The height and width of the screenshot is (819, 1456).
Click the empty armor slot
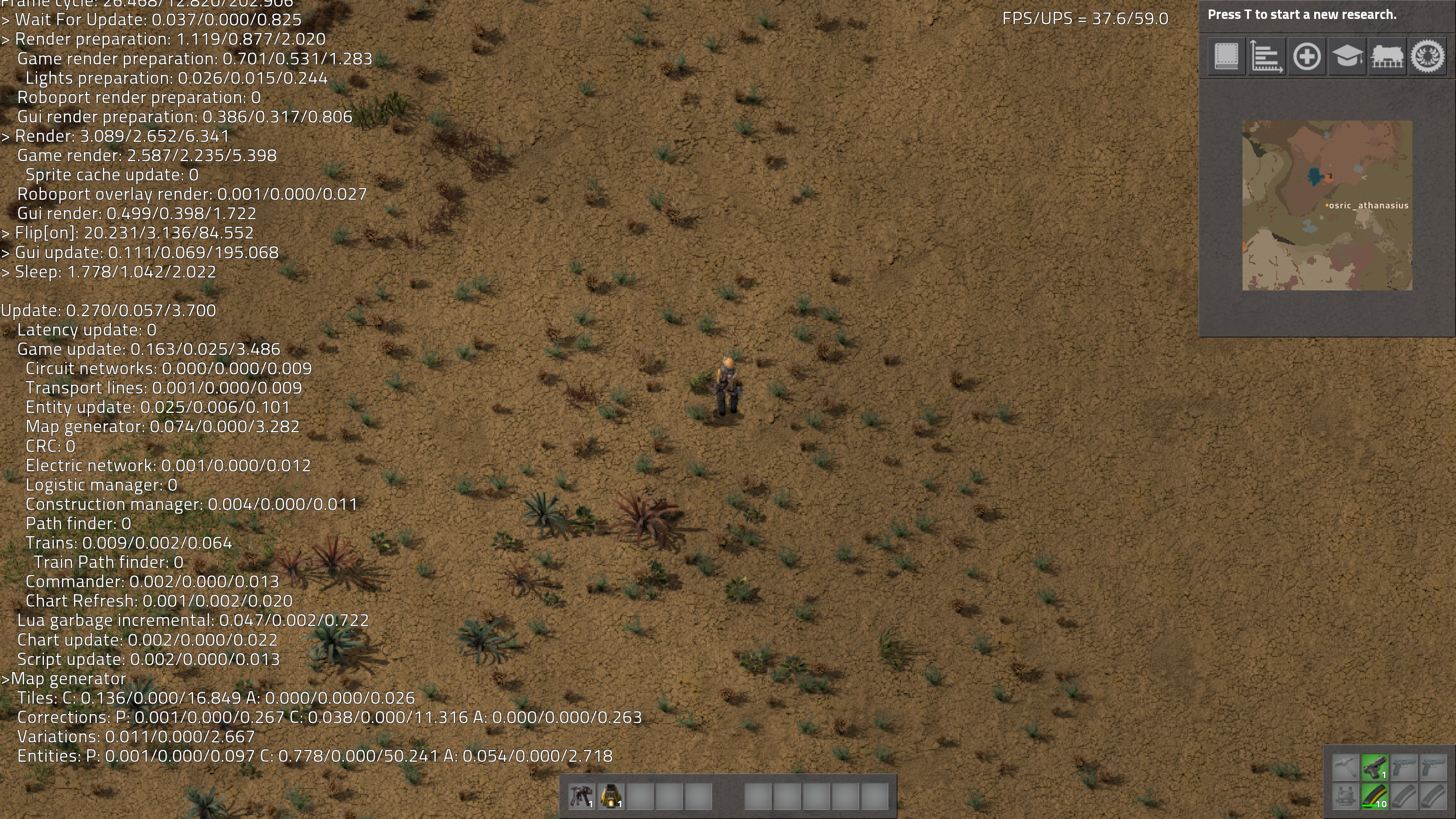point(1345,796)
